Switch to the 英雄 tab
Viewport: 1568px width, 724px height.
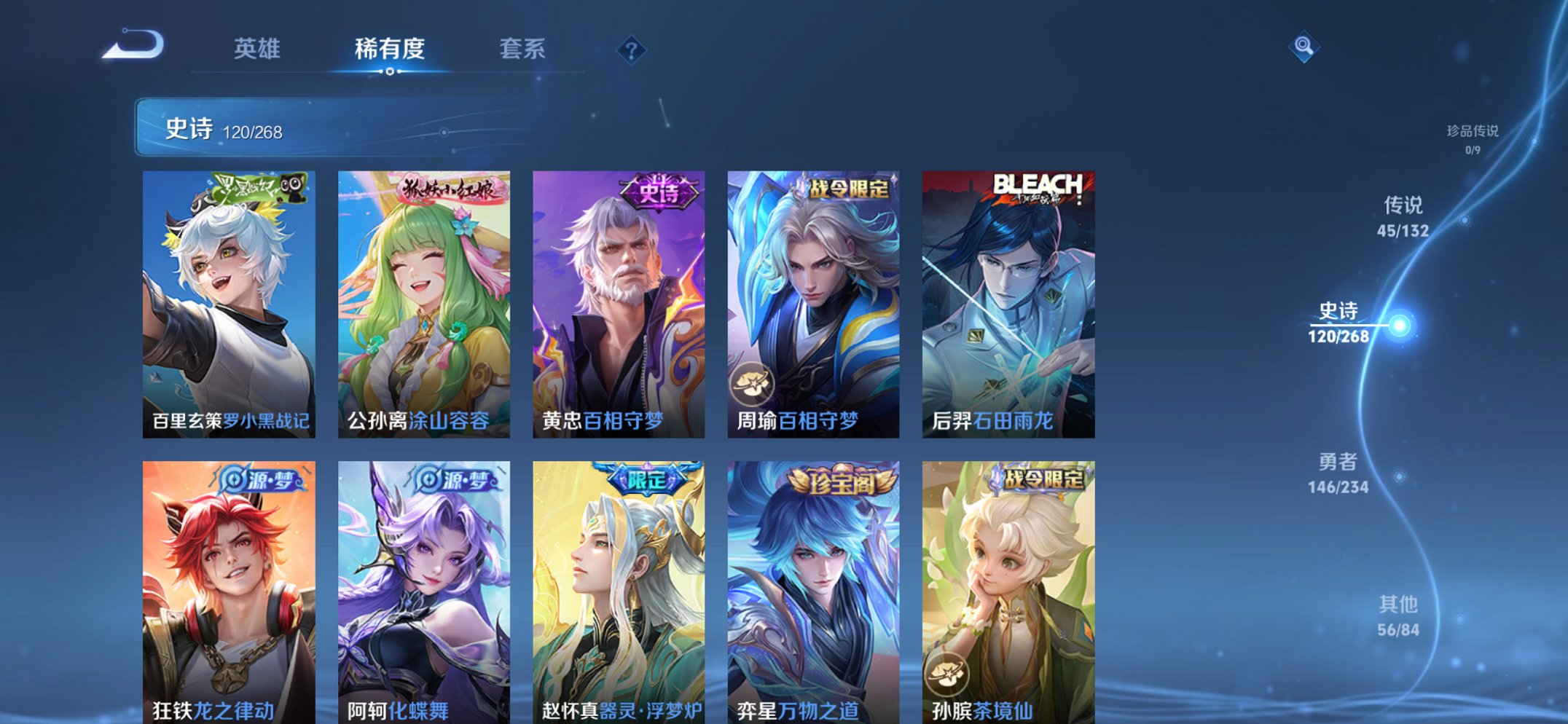click(256, 49)
